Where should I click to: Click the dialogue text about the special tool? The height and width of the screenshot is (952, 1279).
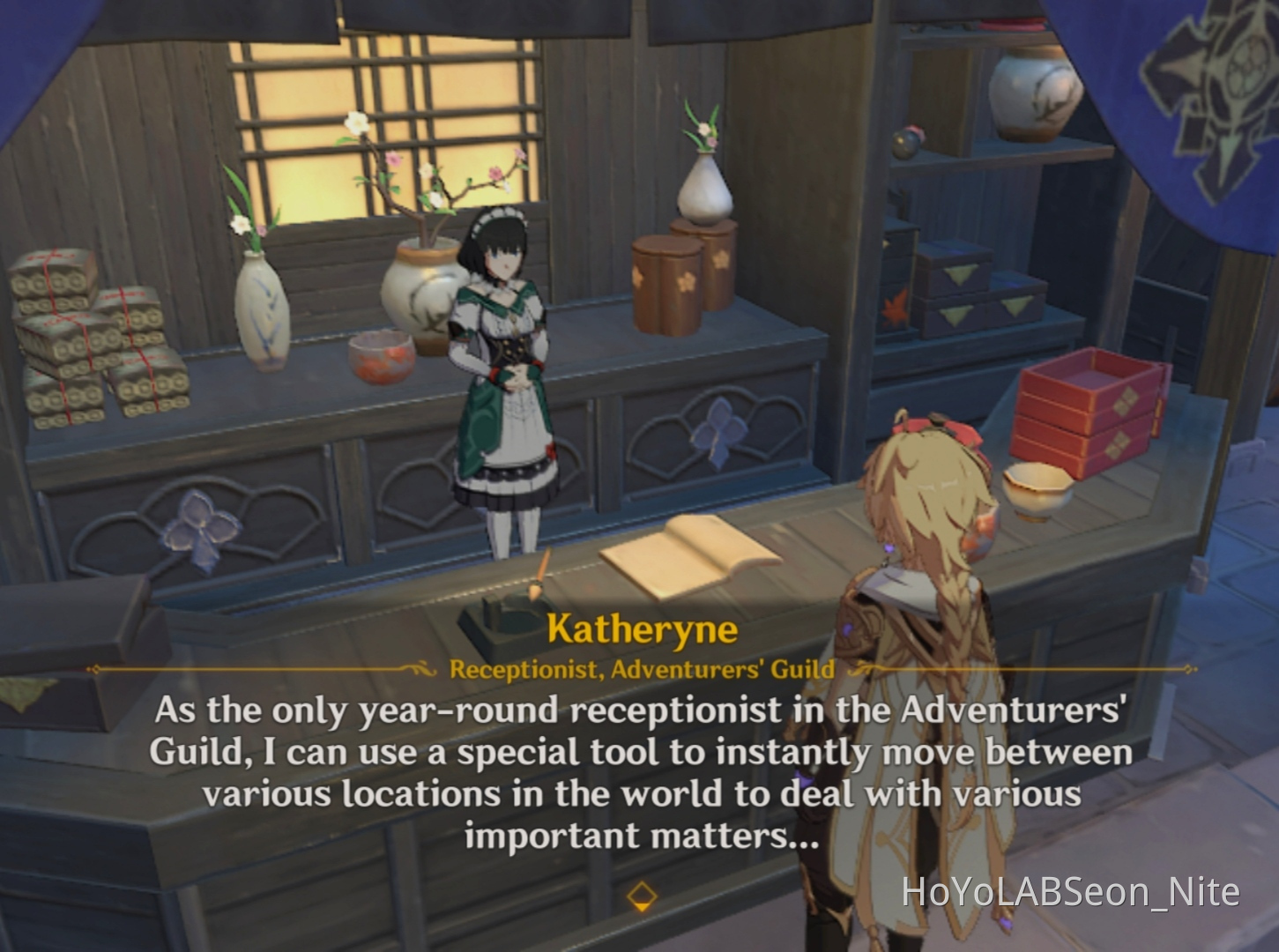[642, 770]
